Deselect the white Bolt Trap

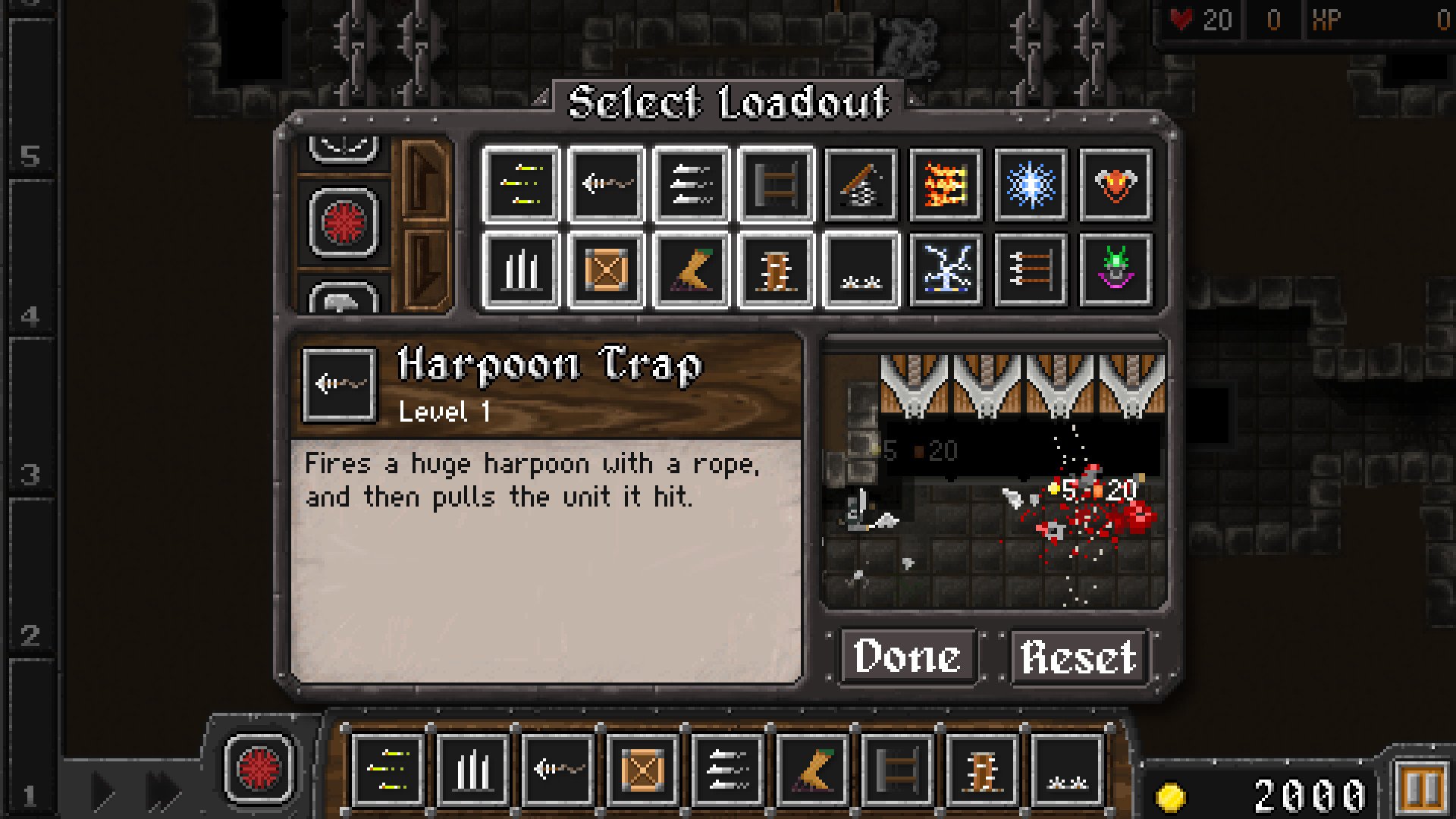click(690, 185)
